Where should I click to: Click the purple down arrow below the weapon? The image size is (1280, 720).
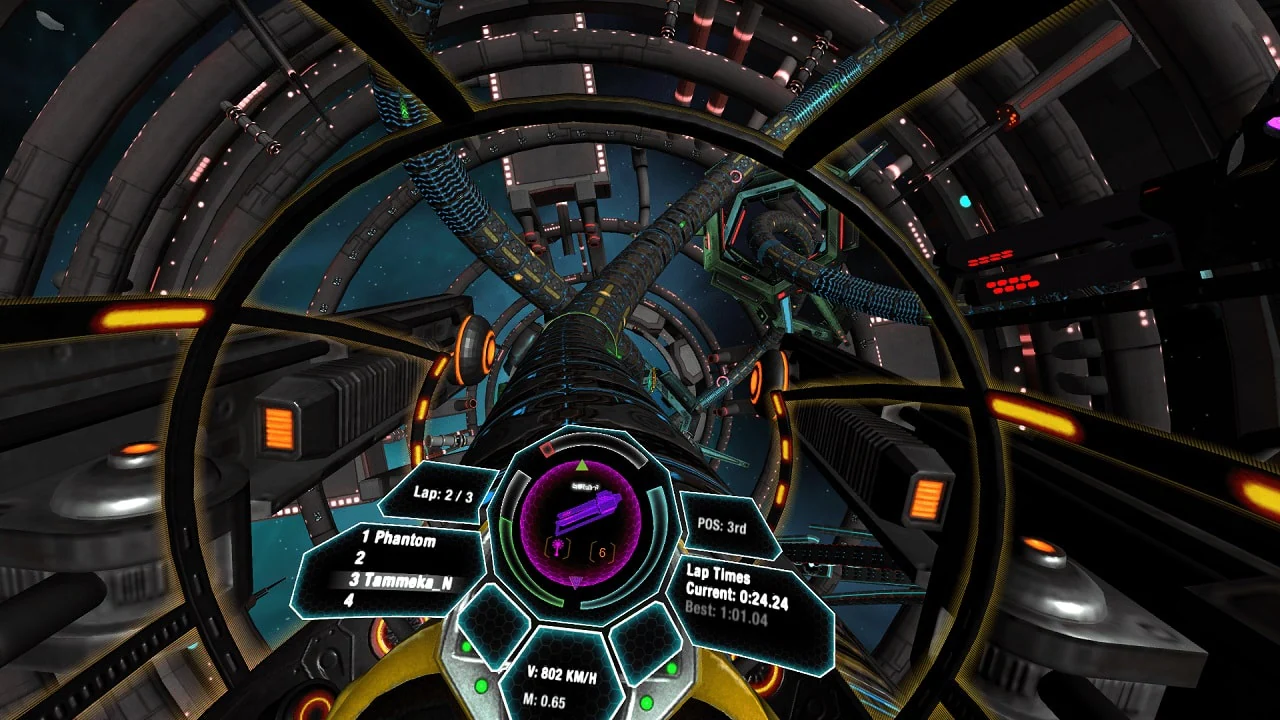(575, 582)
